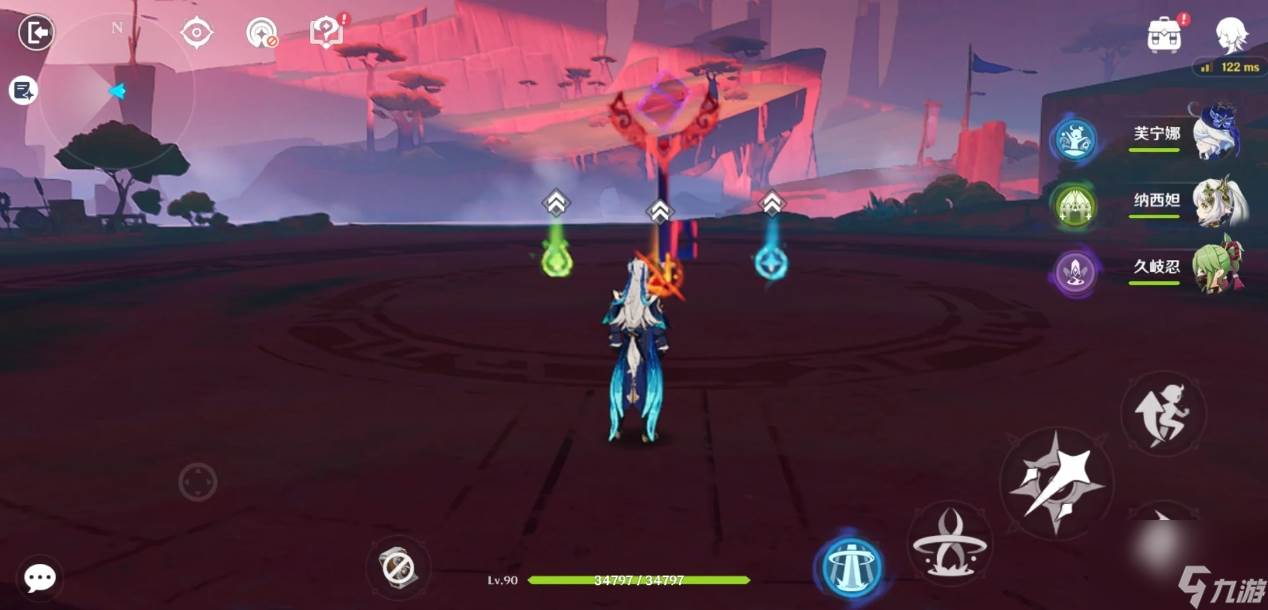Open the tutorial book with alert

pos(326,32)
